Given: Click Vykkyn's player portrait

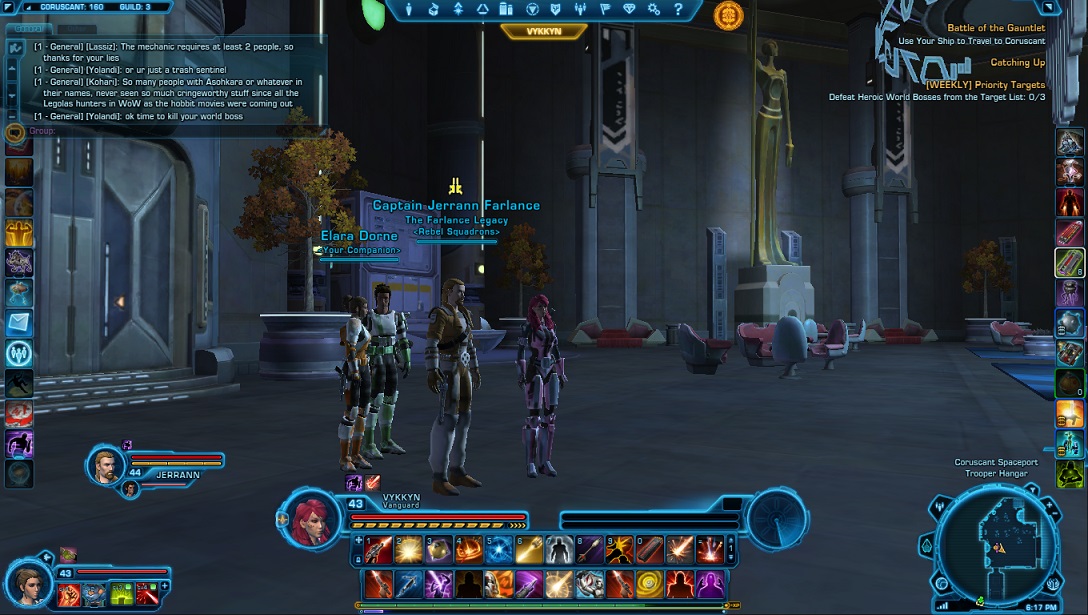Looking at the screenshot, I should point(315,518).
